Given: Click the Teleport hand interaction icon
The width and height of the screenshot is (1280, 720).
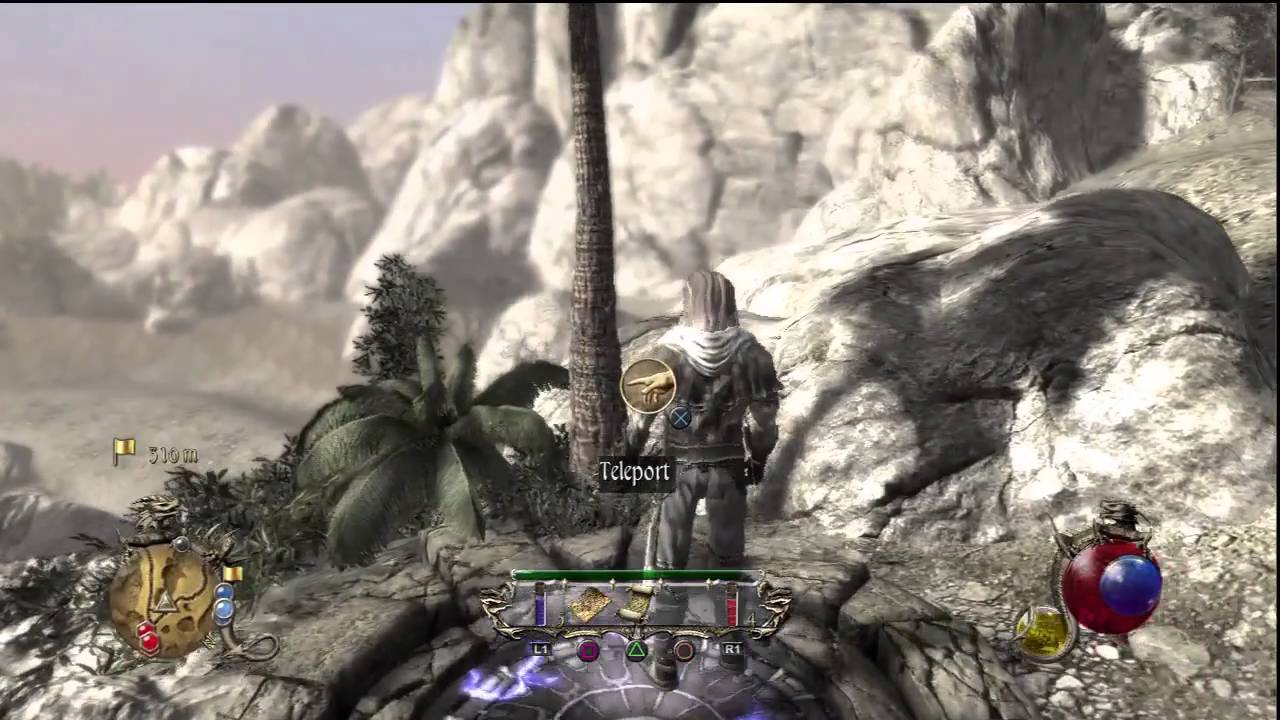Looking at the screenshot, I should pos(648,386).
